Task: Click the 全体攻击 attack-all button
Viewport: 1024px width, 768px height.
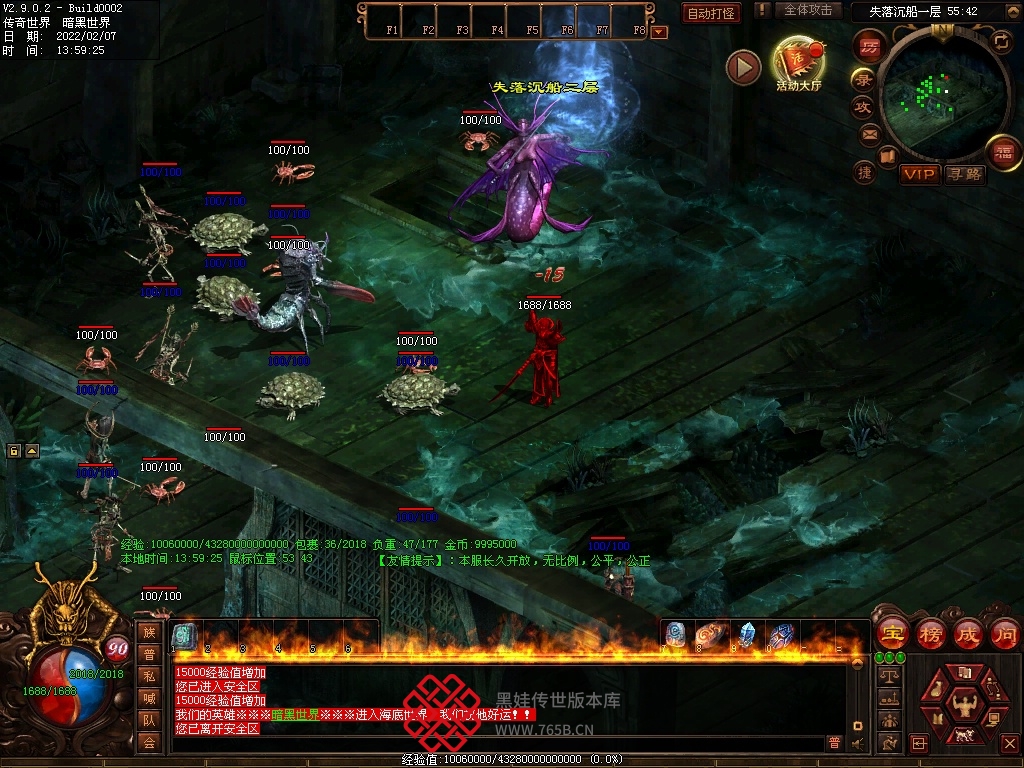Action: click(807, 10)
